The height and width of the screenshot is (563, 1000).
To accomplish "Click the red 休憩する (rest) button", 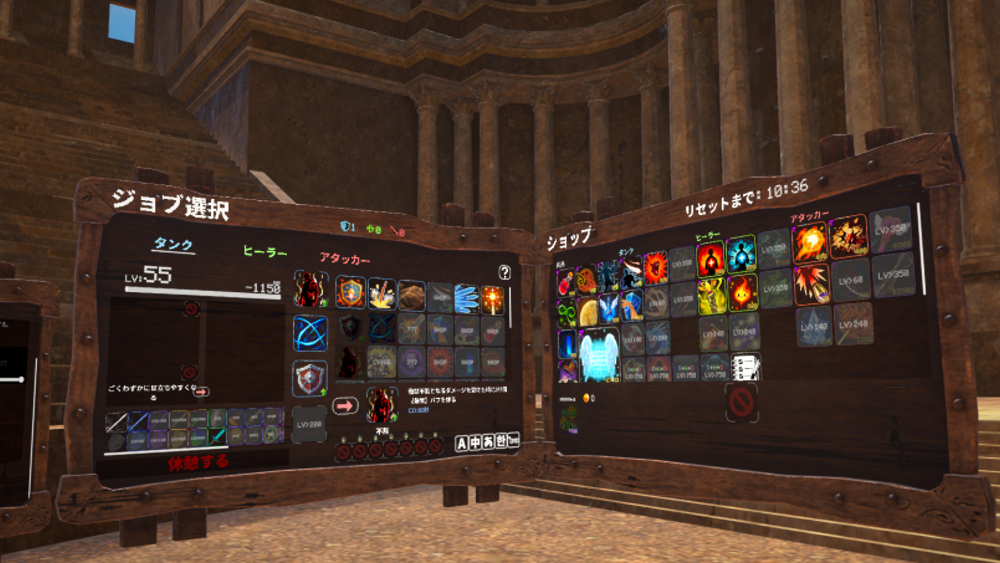I will click(198, 462).
